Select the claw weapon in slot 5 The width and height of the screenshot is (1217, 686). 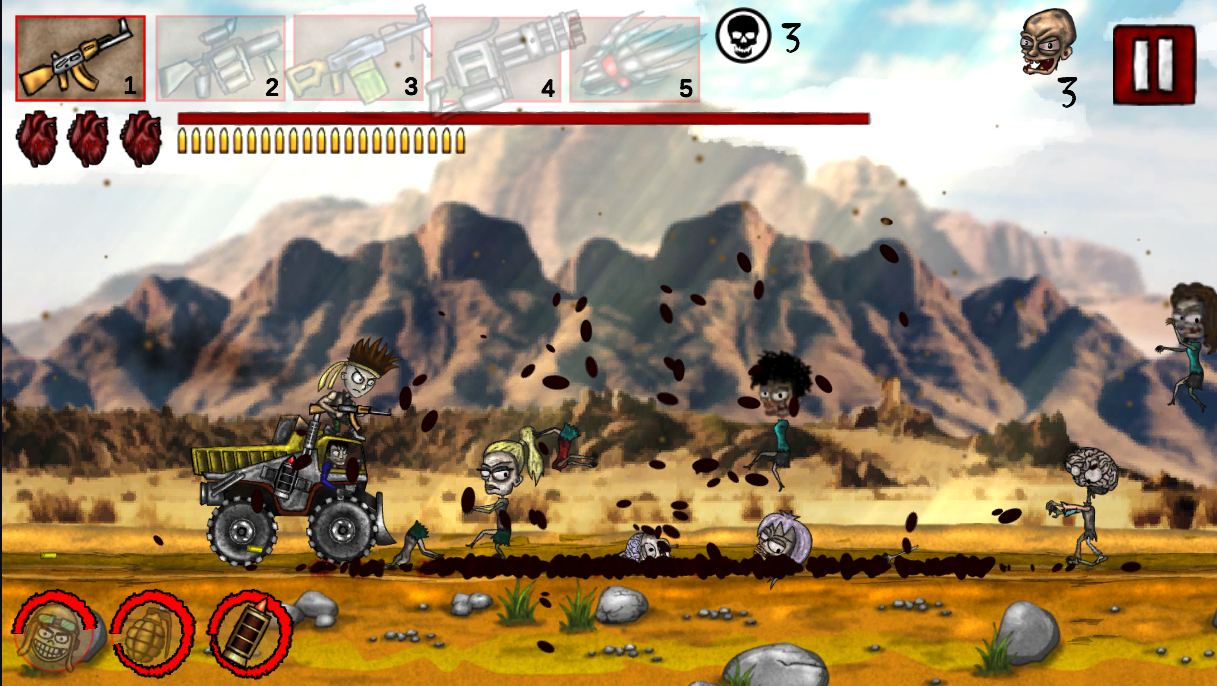(x=634, y=58)
